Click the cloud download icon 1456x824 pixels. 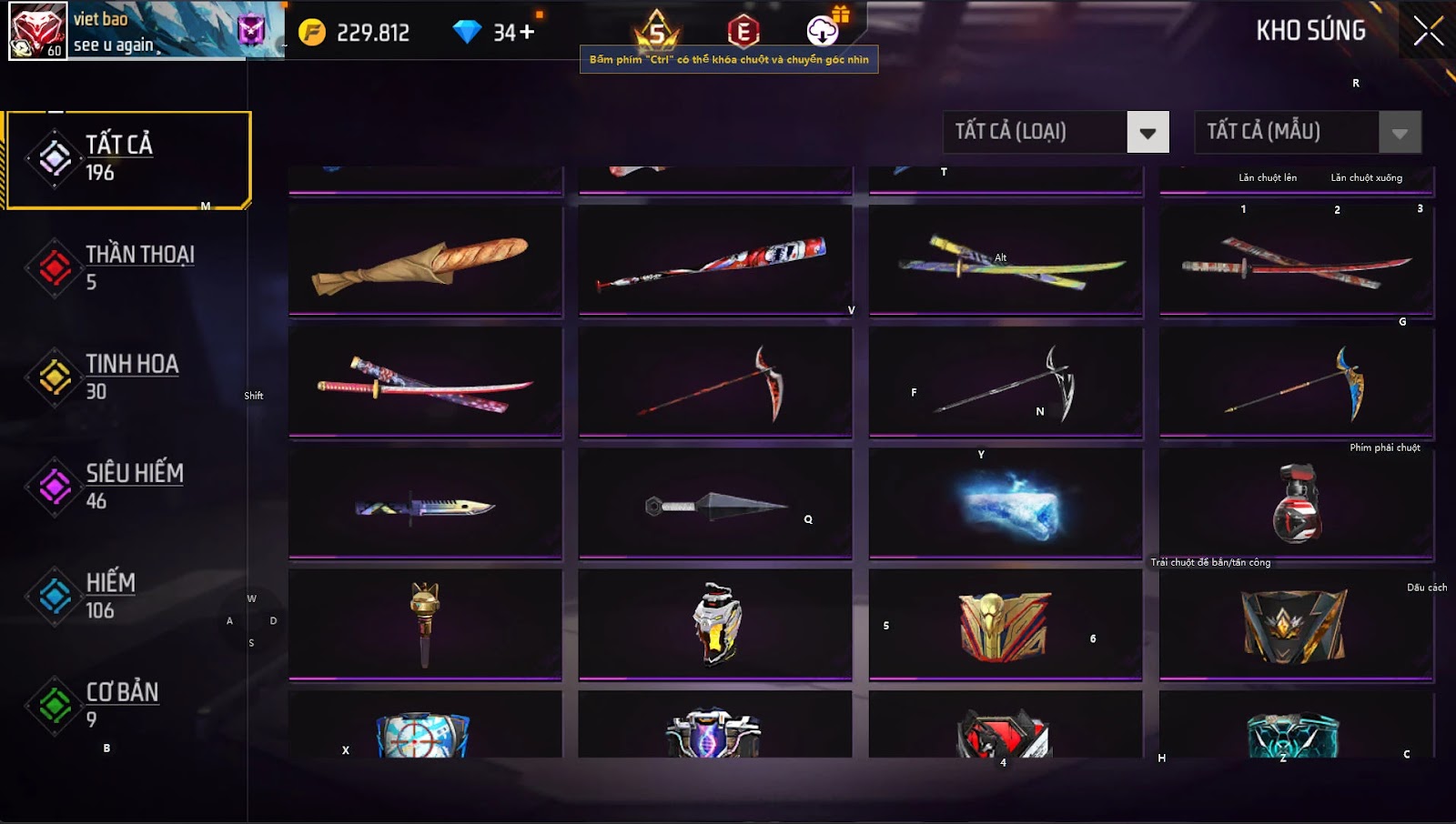pos(822,31)
